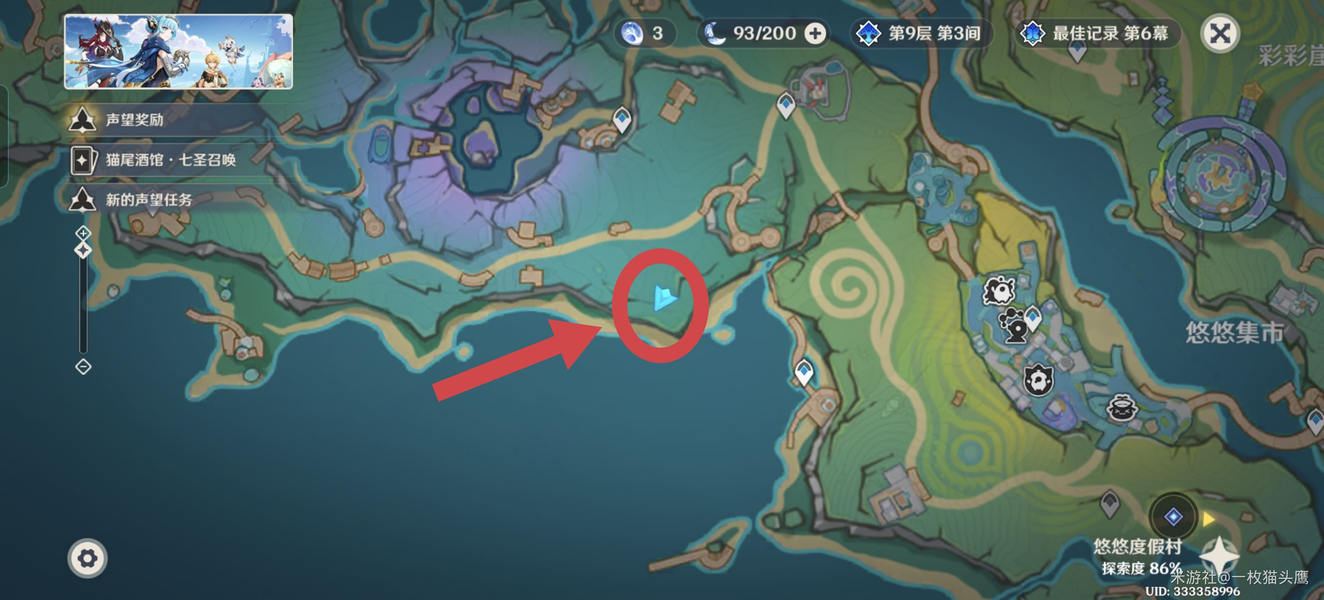The height and width of the screenshot is (600, 1324).
Task: Open the 最佳记录 第6幕 record
Action: point(1096,33)
